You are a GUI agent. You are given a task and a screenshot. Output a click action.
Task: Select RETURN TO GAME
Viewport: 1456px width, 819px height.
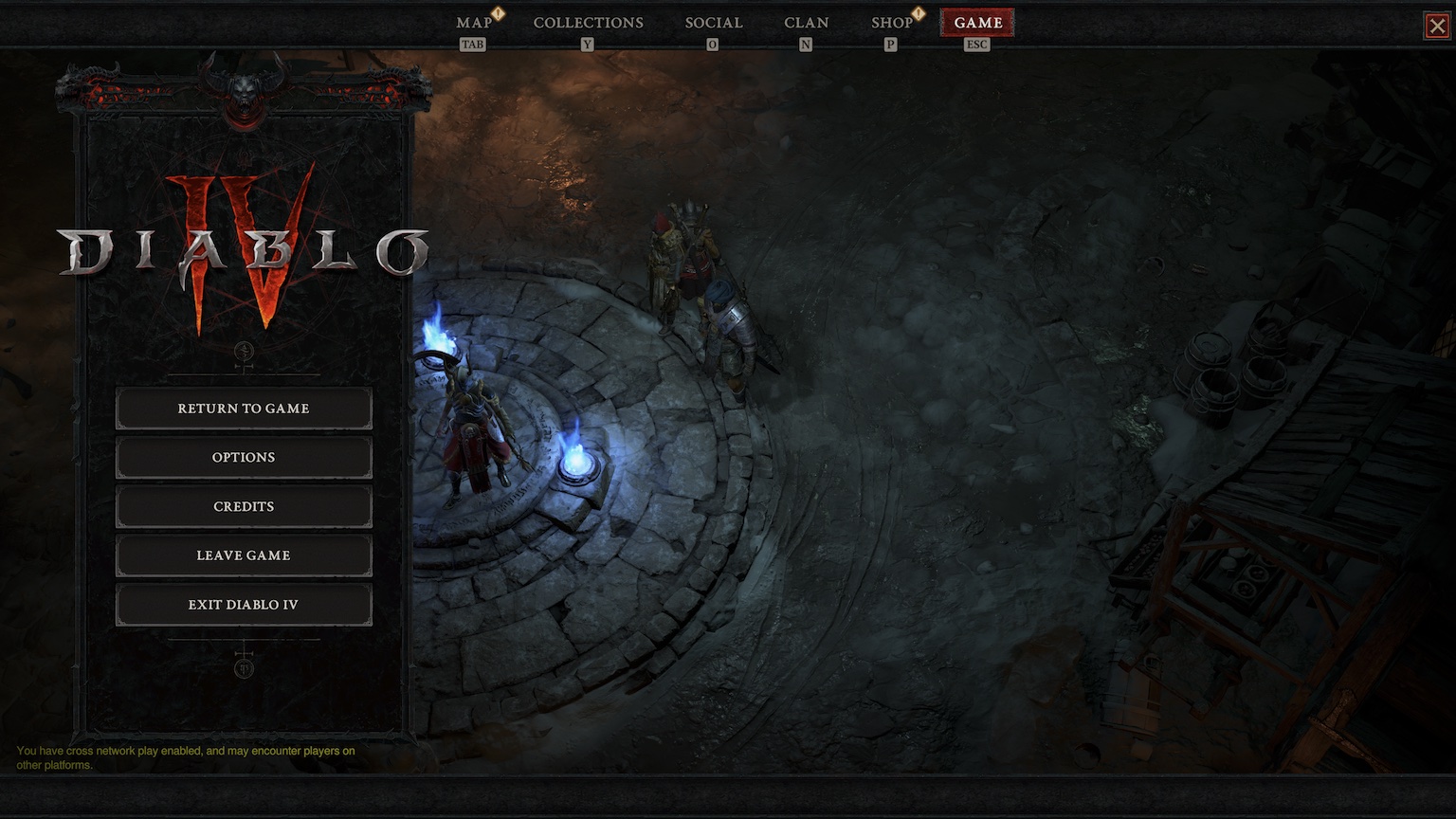(x=243, y=409)
